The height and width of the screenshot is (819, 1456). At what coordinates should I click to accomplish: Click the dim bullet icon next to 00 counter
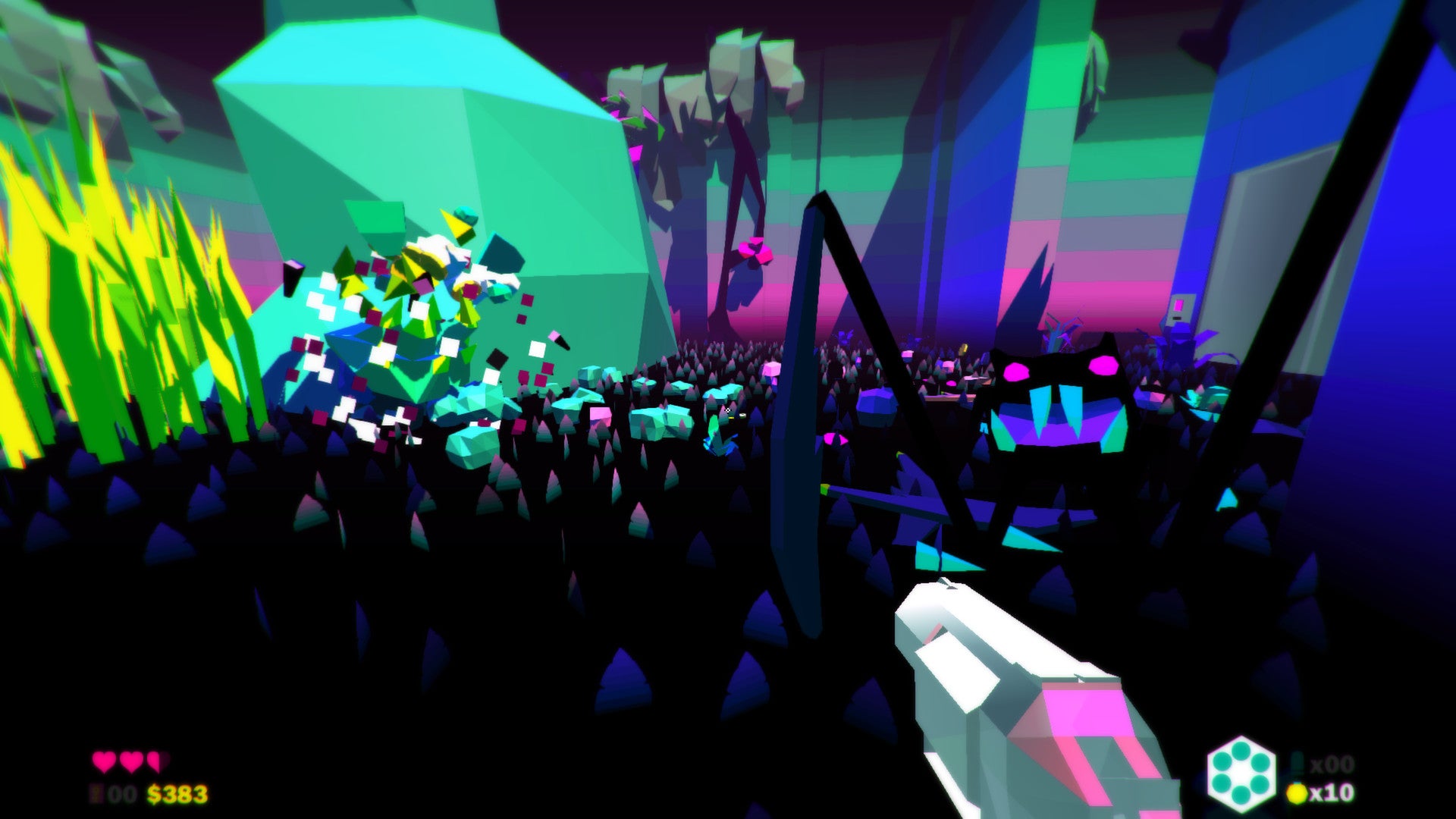[95, 793]
